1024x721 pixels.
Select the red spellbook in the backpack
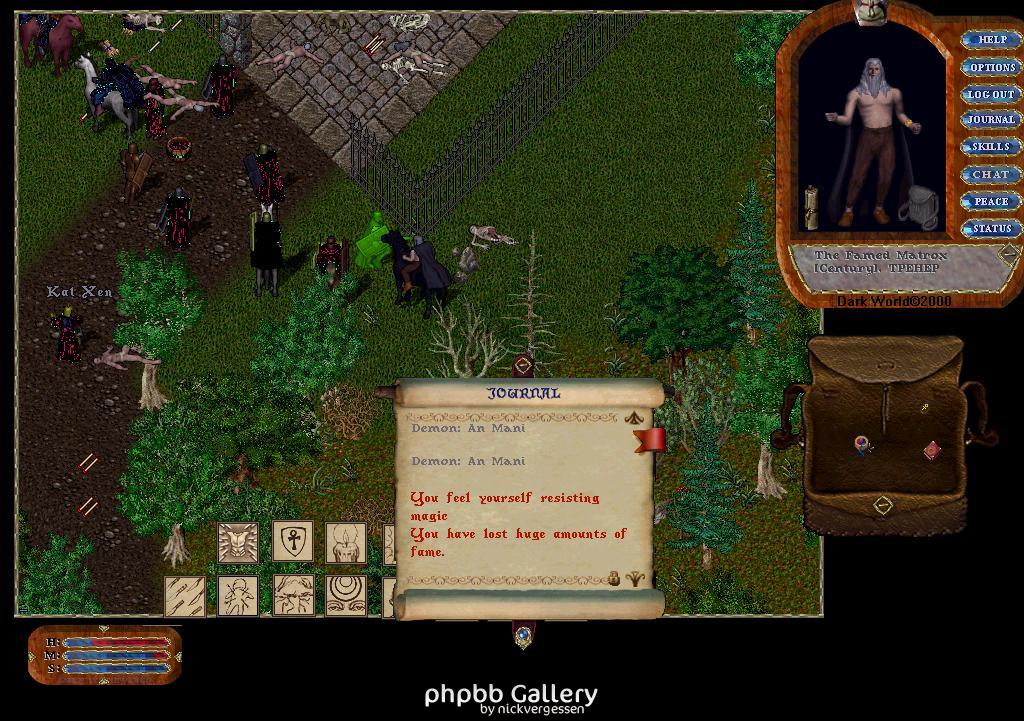click(932, 450)
